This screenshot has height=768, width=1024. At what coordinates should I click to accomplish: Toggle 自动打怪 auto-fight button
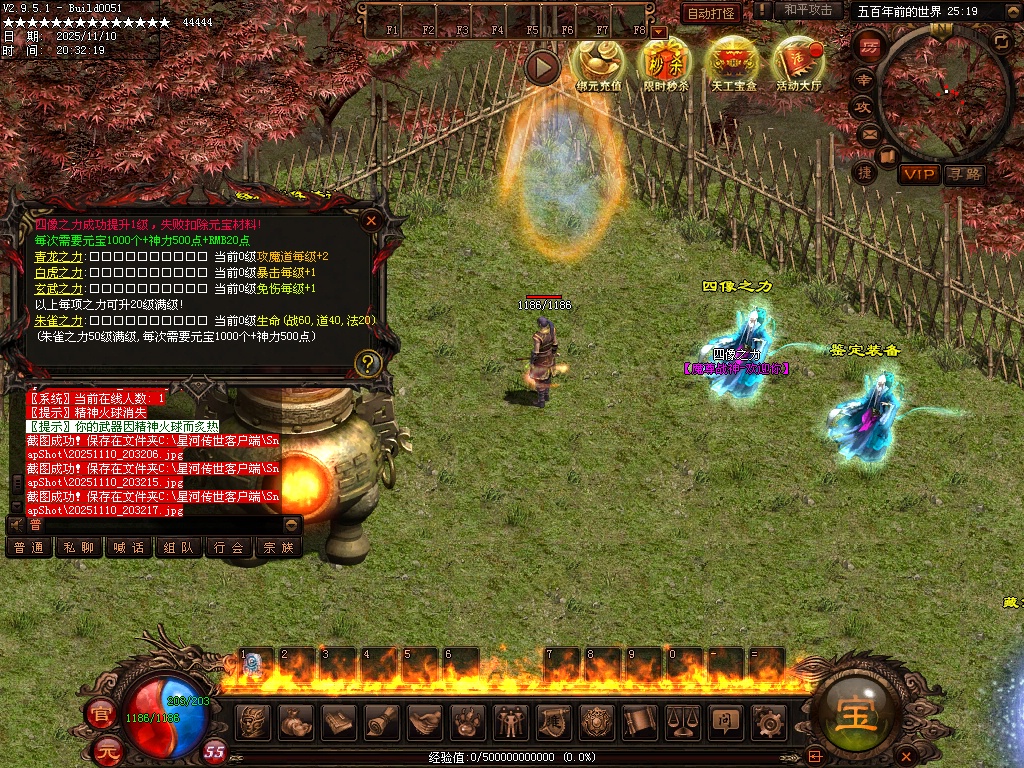pos(711,13)
